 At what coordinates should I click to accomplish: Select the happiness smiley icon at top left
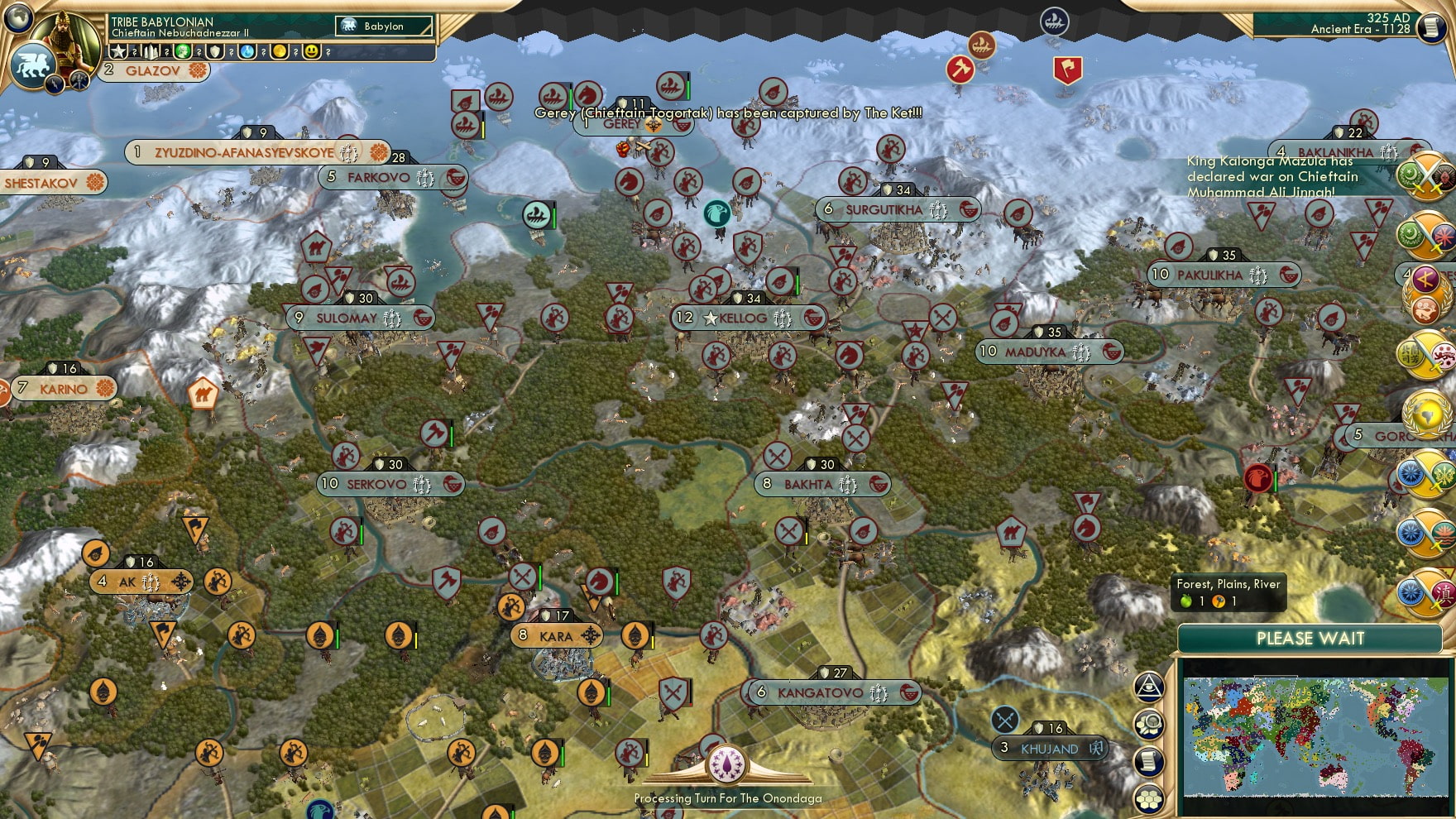pyautogui.click(x=314, y=51)
